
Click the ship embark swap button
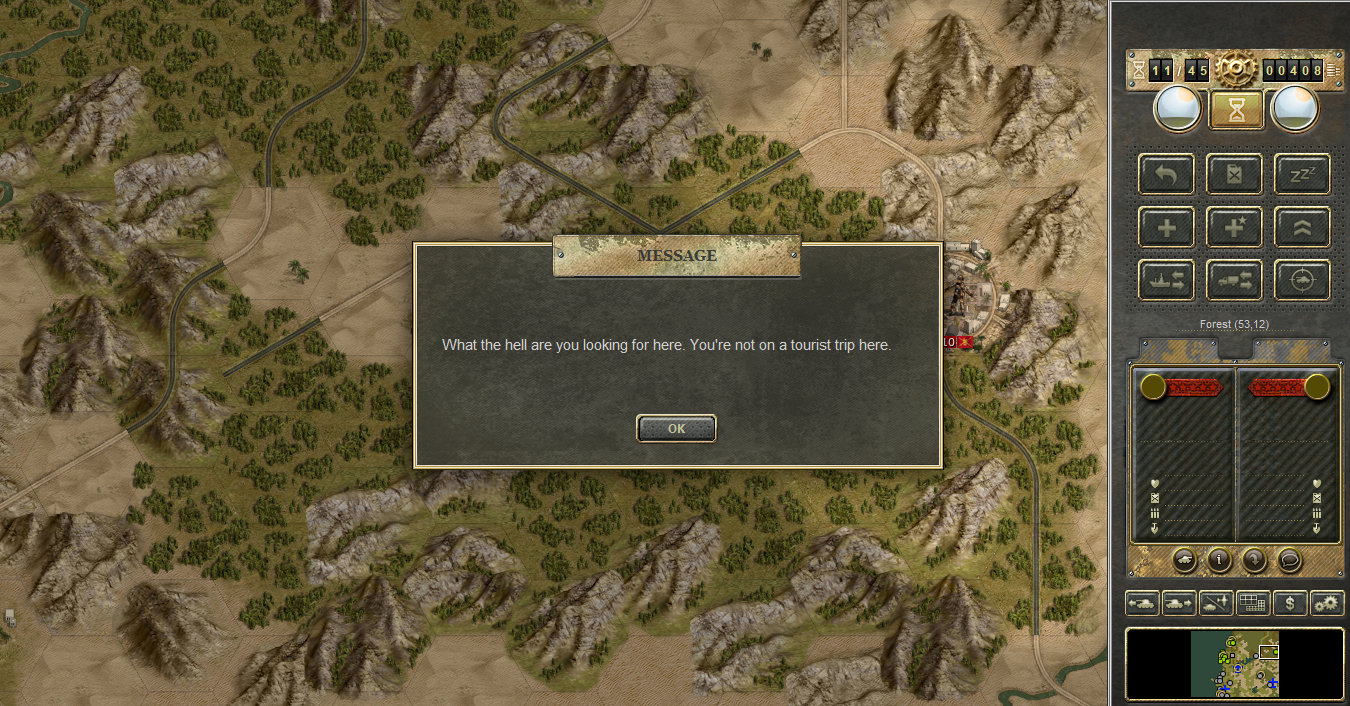(1166, 281)
